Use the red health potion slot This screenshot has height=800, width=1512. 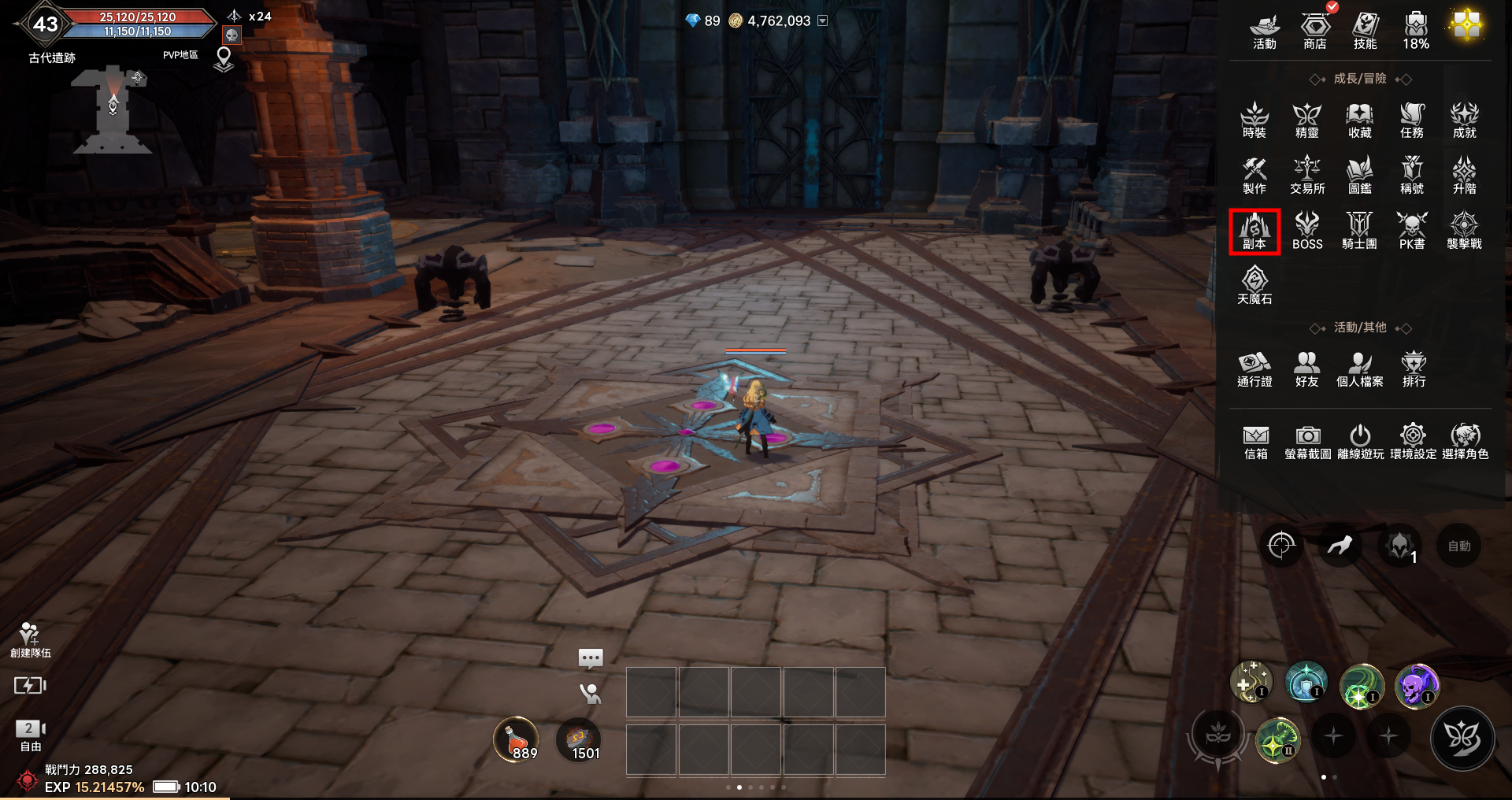pyautogui.click(x=516, y=741)
